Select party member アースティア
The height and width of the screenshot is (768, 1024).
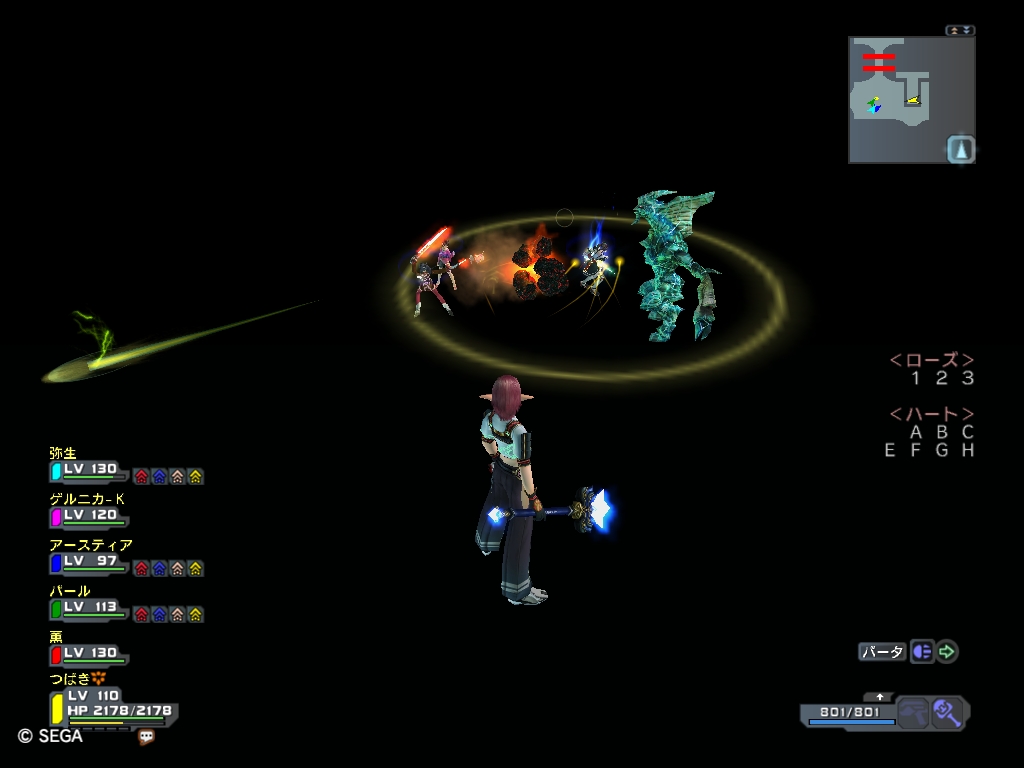(88, 562)
